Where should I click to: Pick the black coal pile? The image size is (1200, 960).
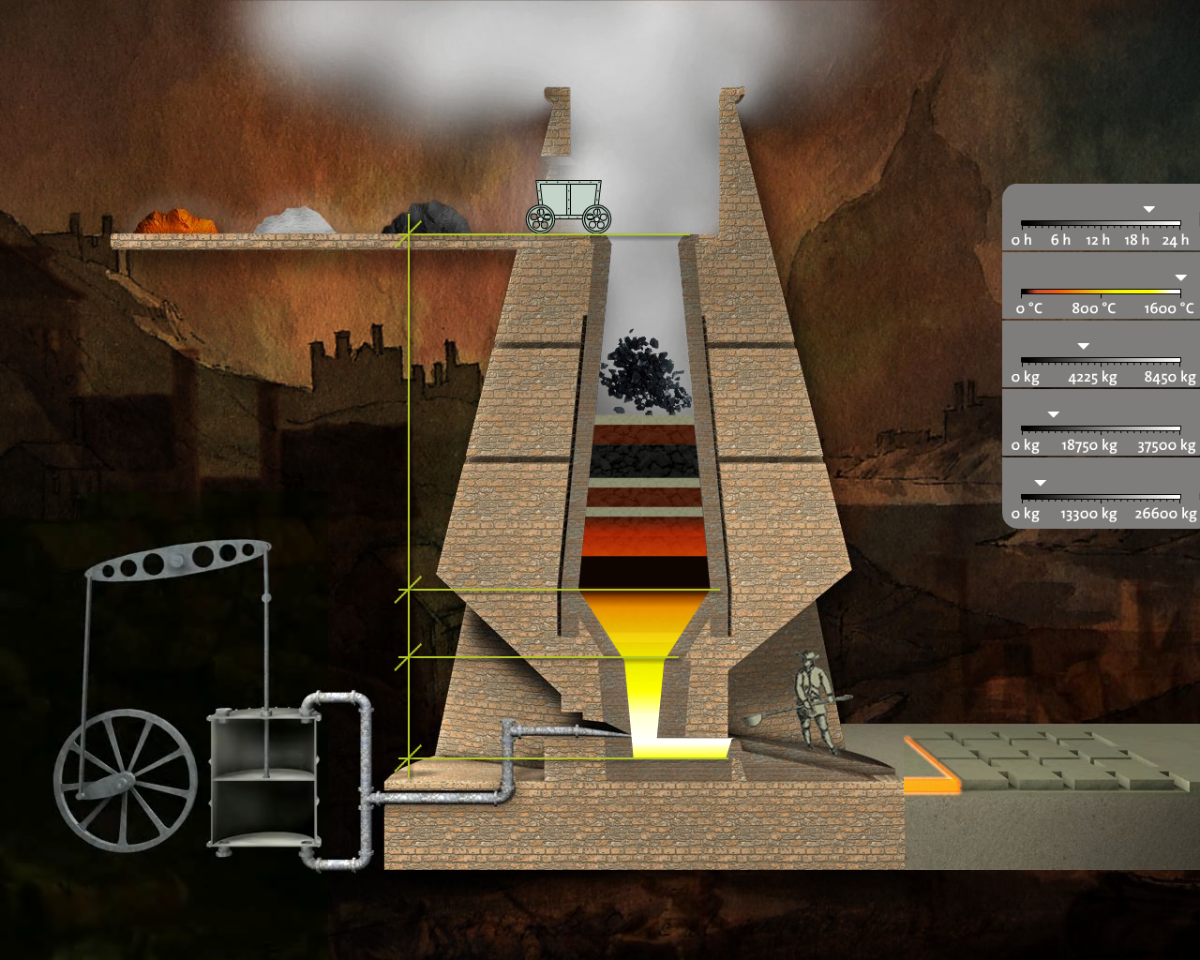(425, 219)
